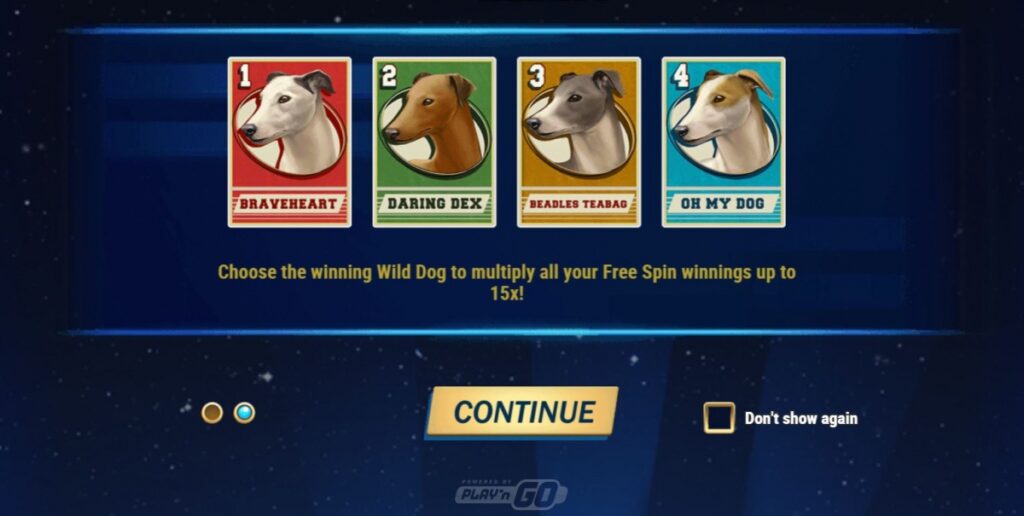Select the Braveheart dog card

coord(289,142)
